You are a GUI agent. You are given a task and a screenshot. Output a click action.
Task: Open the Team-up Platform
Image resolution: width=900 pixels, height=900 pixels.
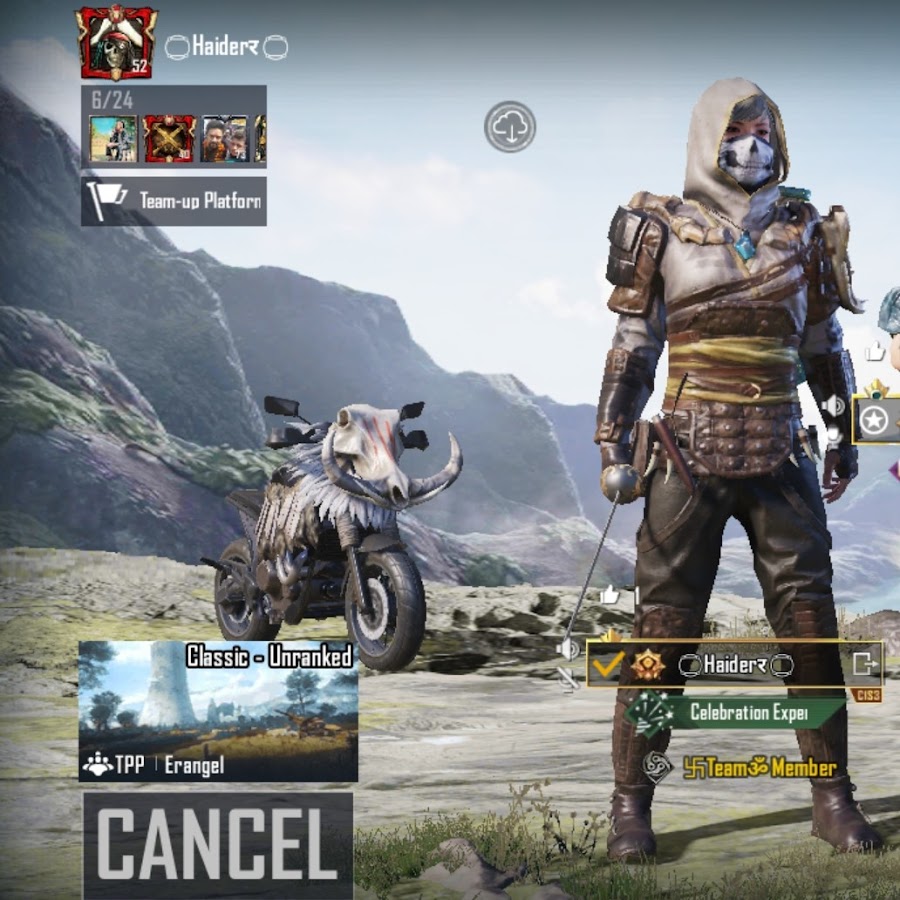coord(174,200)
